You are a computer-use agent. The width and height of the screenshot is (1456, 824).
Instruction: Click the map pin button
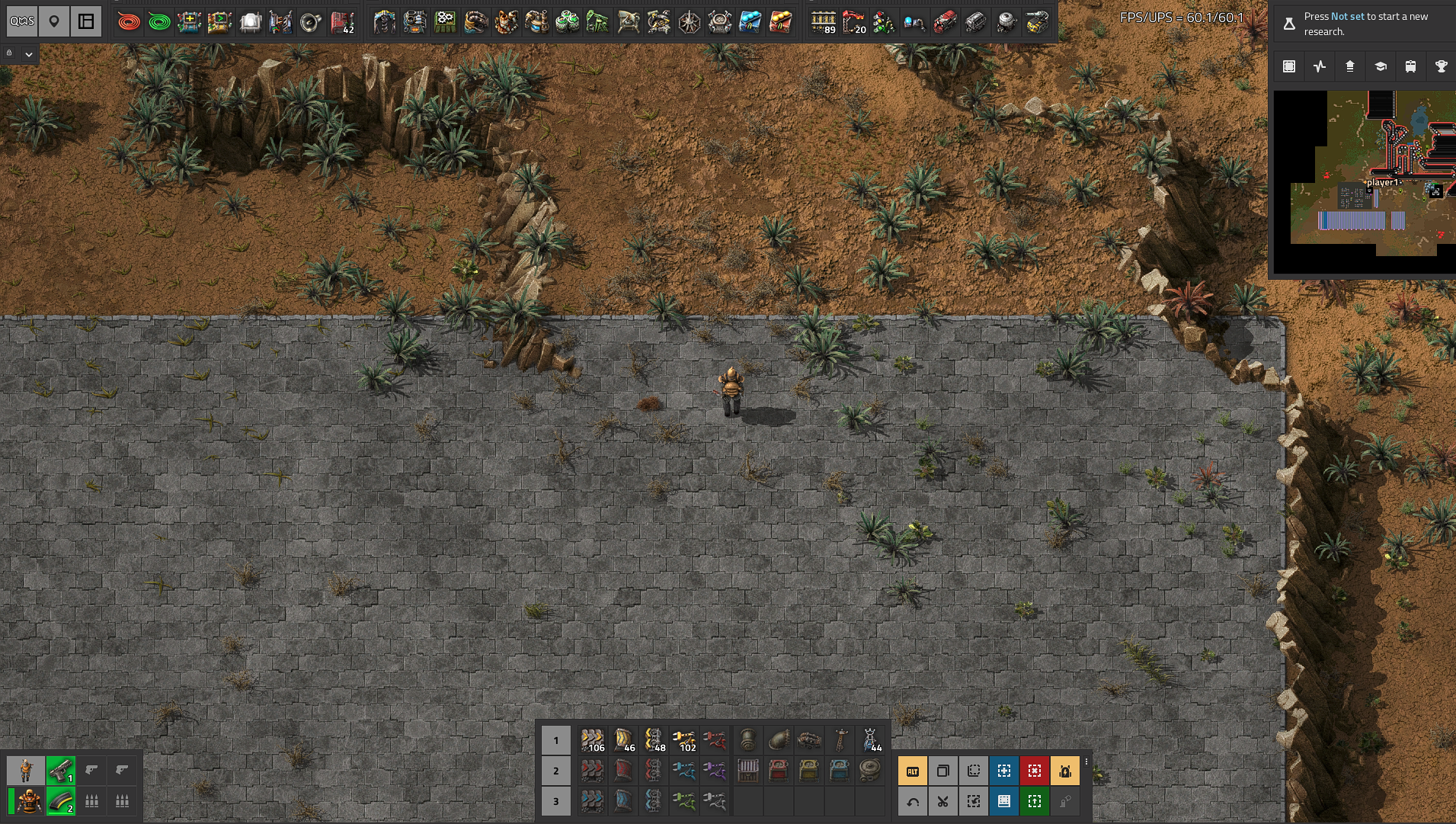point(54,21)
